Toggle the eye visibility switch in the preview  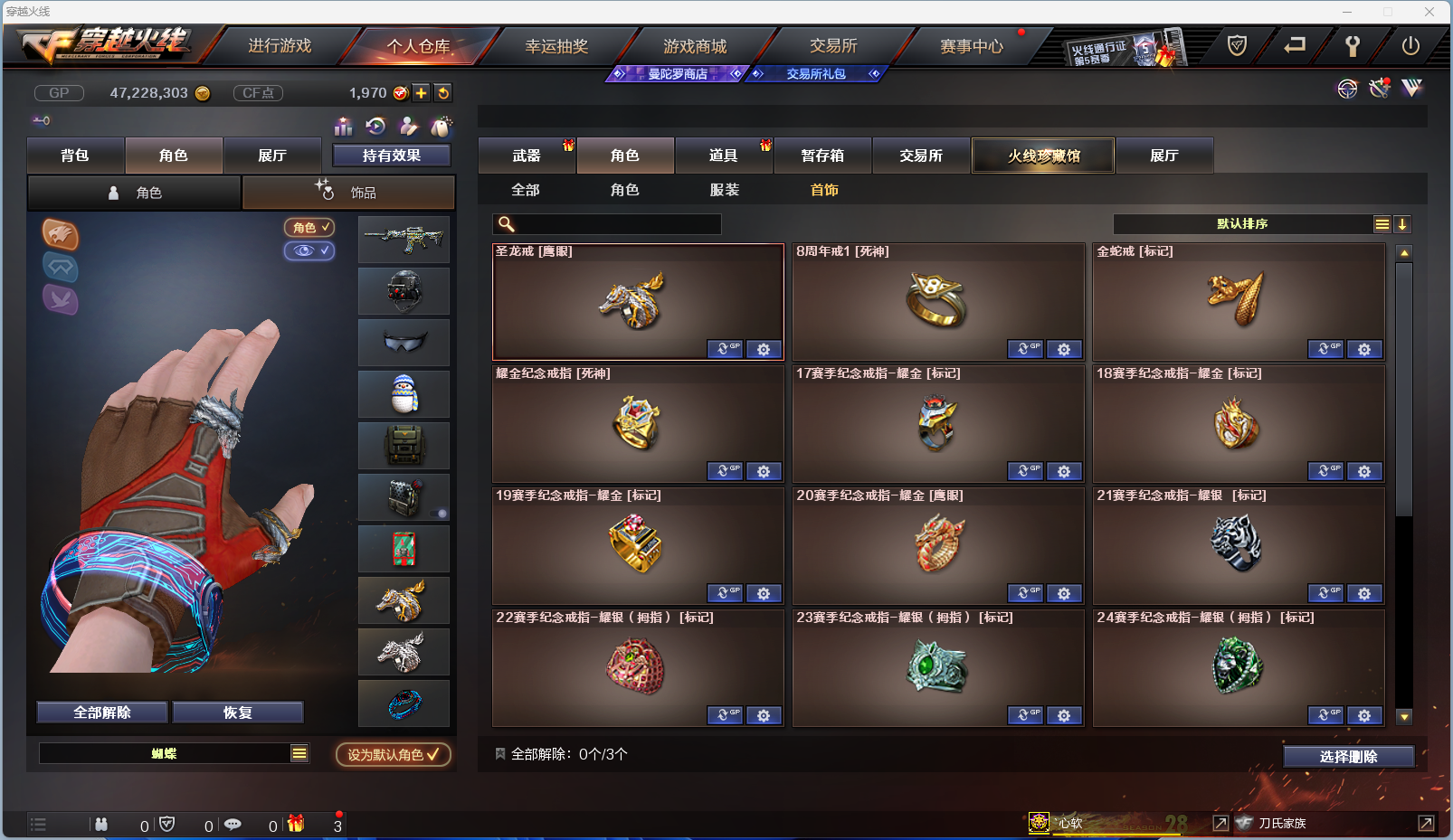tap(309, 251)
